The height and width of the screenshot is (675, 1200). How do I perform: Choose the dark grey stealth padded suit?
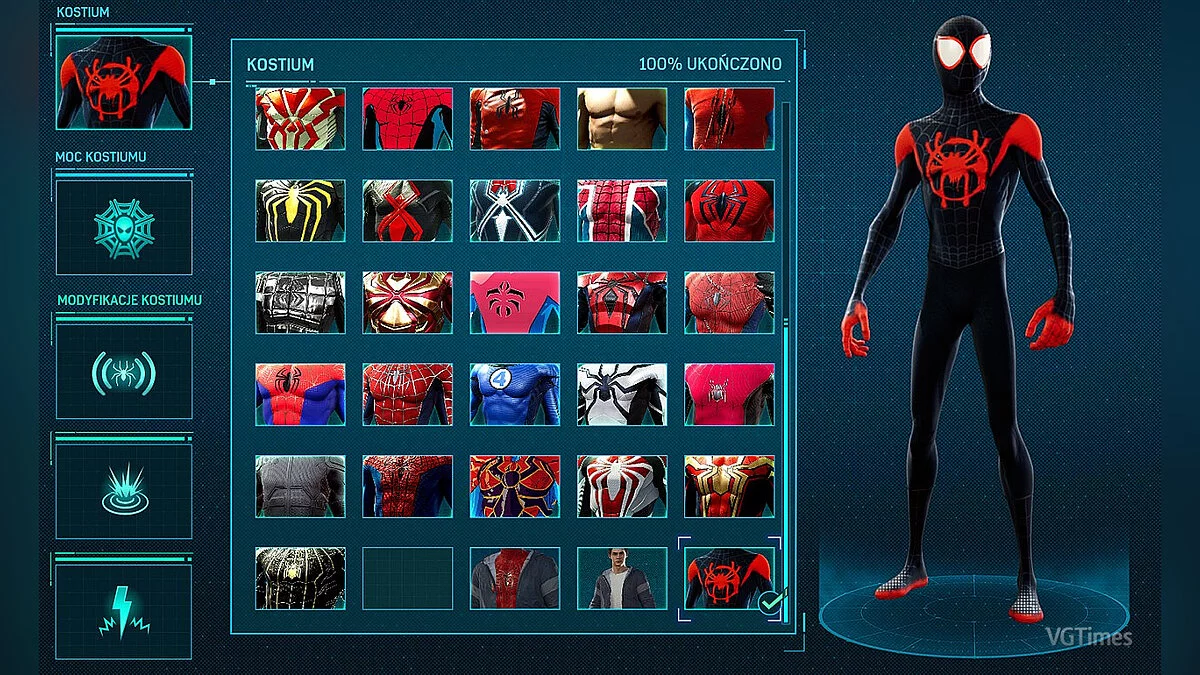point(300,486)
